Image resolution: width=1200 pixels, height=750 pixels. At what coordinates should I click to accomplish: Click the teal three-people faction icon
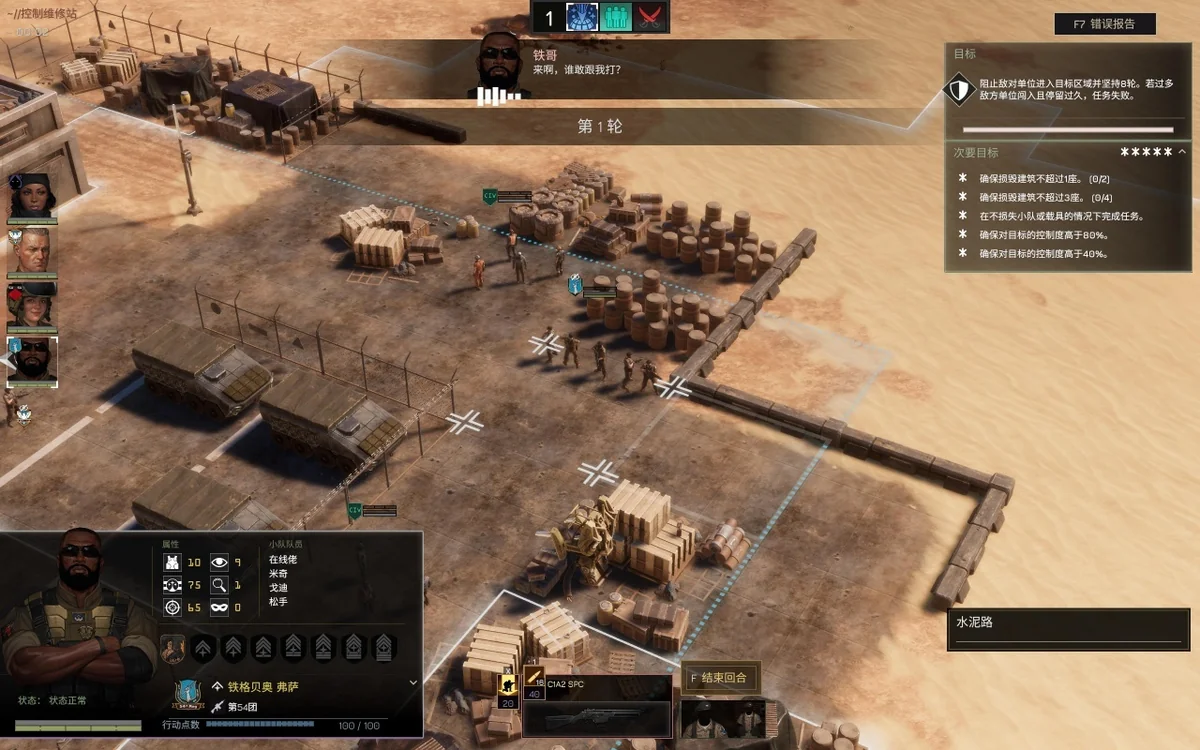click(x=616, y=17)
